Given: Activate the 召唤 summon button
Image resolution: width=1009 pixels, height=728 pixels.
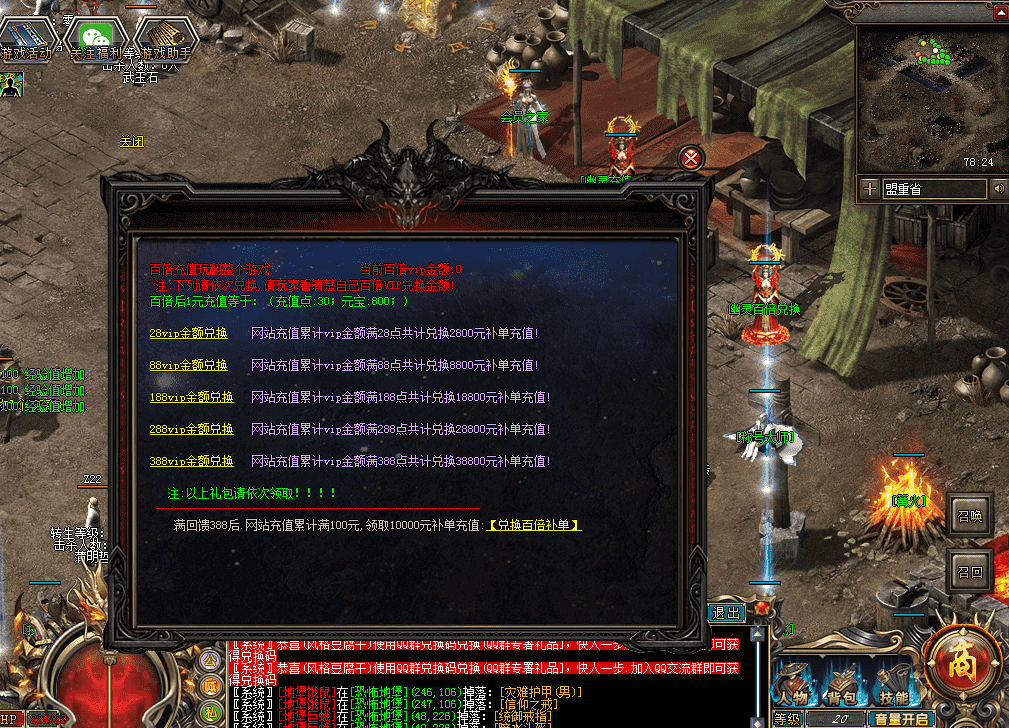Looking at the screenshot, I should 970,514.
